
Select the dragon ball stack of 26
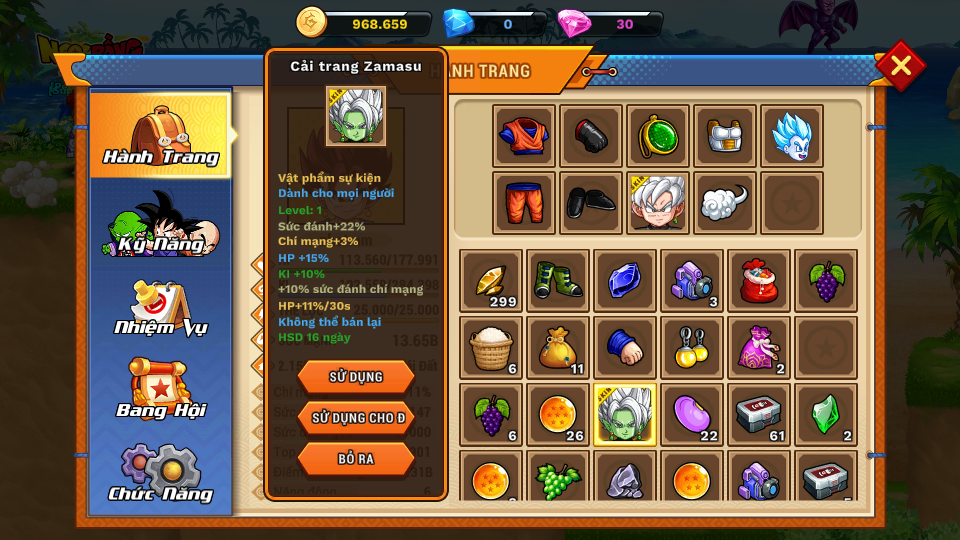pyautogui.click(x=558, y=414)
